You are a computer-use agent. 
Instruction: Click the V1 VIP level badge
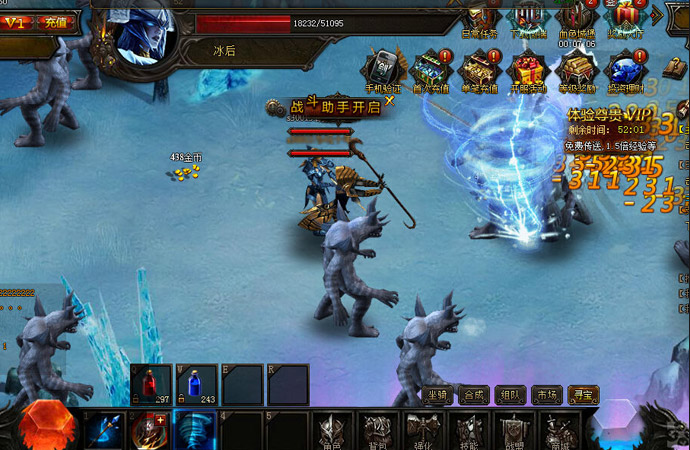click(x=14, y=21)
